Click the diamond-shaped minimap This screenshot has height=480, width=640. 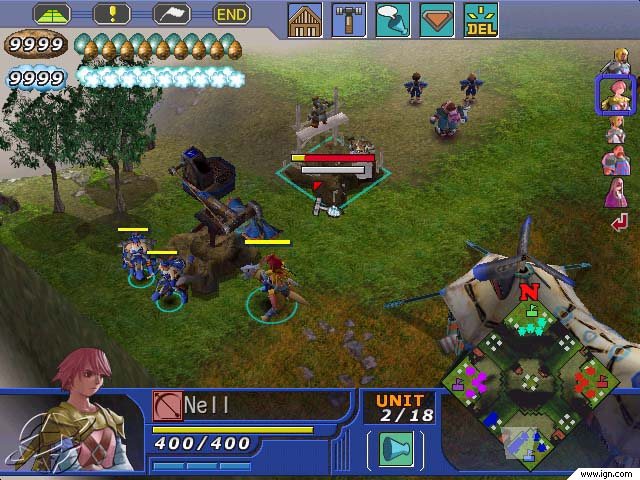519,376
